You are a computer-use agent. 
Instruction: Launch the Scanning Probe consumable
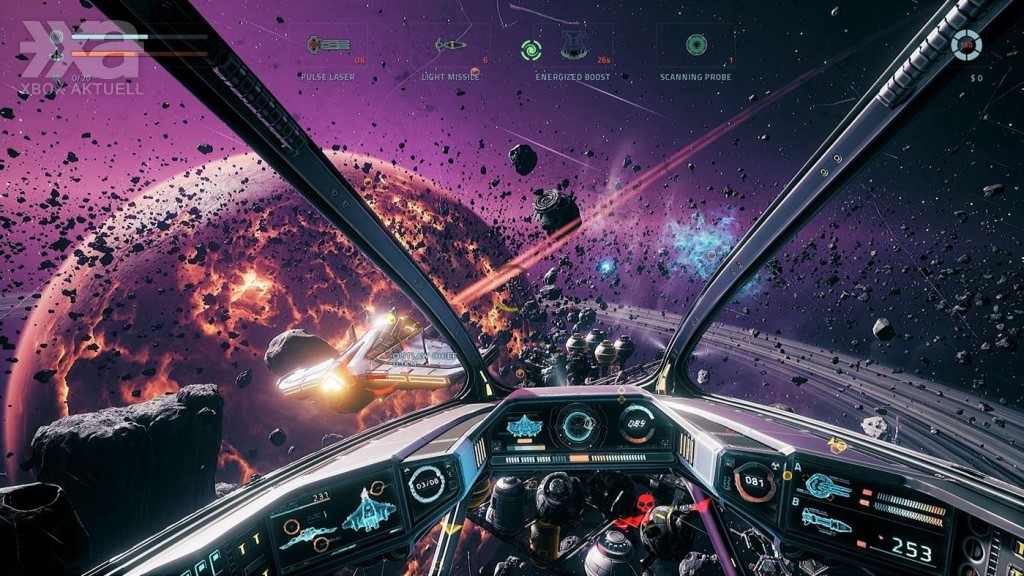pos(696,46)
